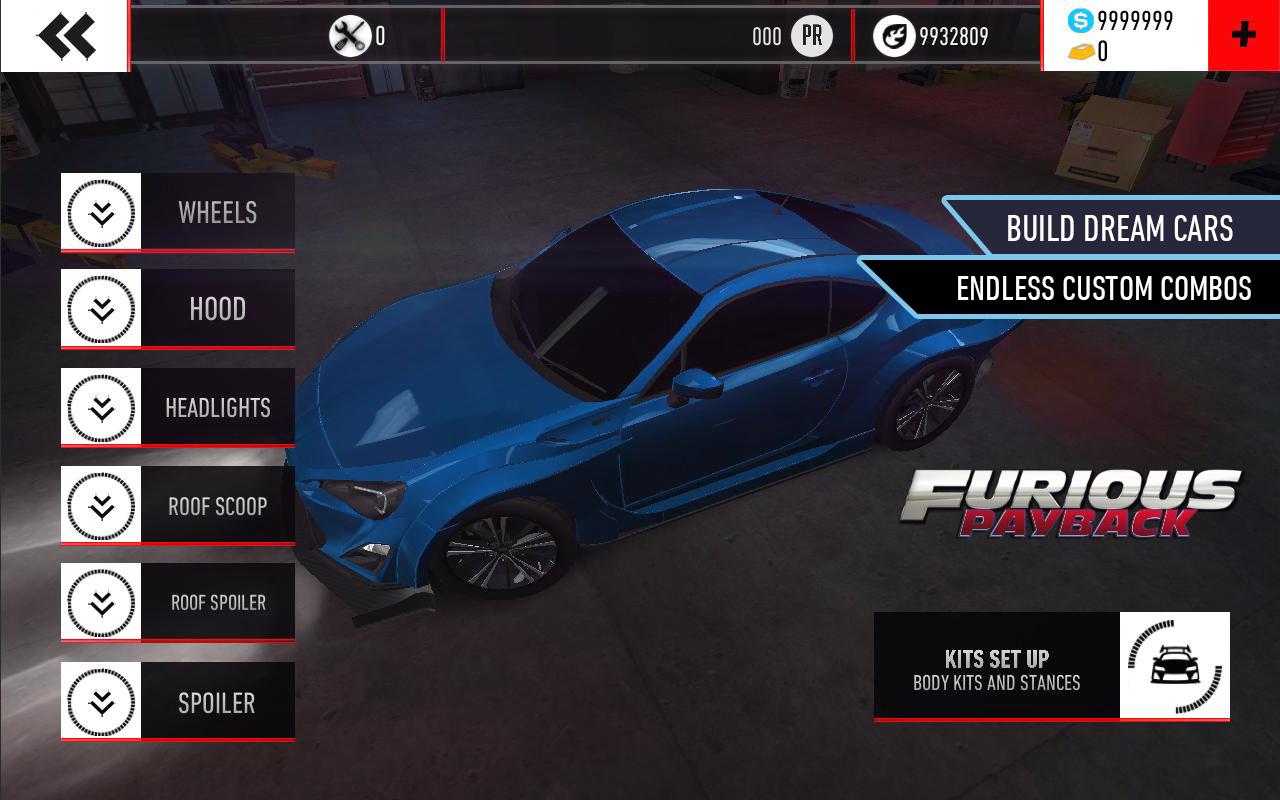Click the Hood circular chevron icon

[x=99, y=309]
